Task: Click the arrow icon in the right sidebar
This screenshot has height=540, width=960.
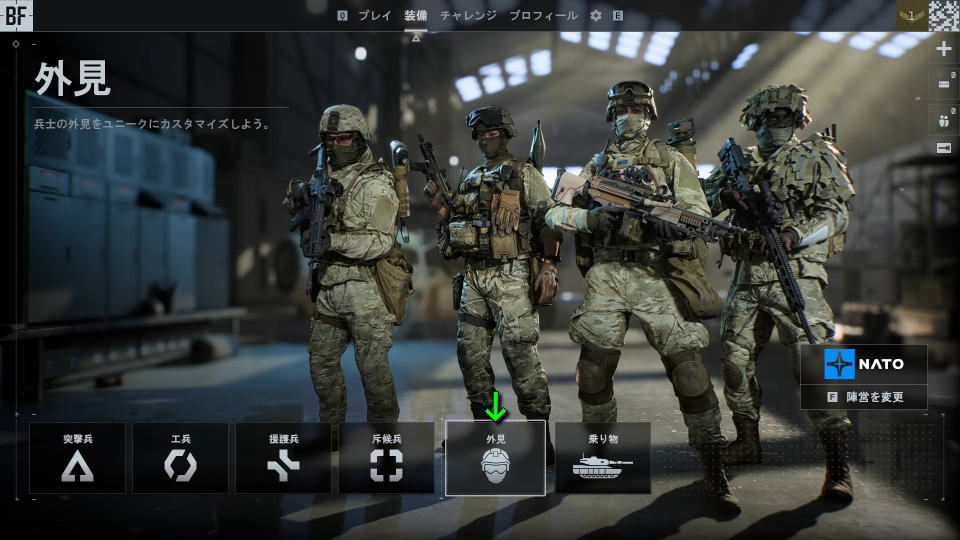Action: (x=944, y=148)
